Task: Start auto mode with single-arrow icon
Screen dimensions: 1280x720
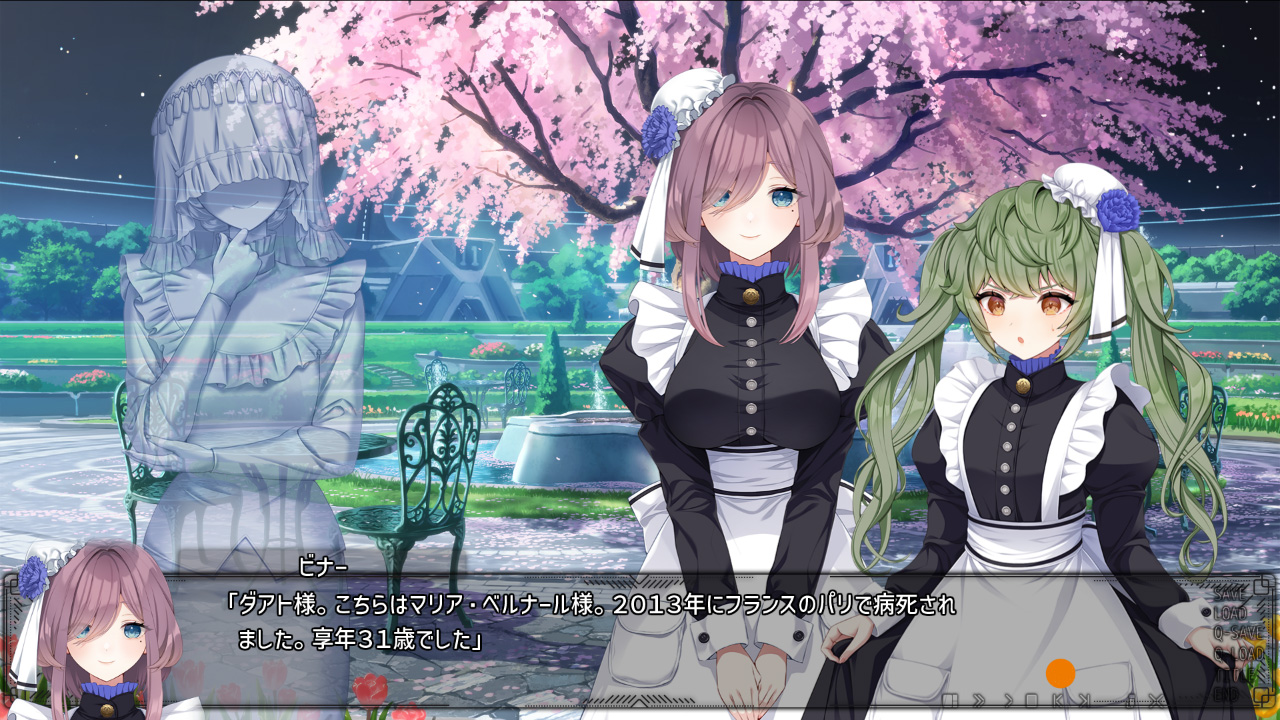Action: [1007, 699]
